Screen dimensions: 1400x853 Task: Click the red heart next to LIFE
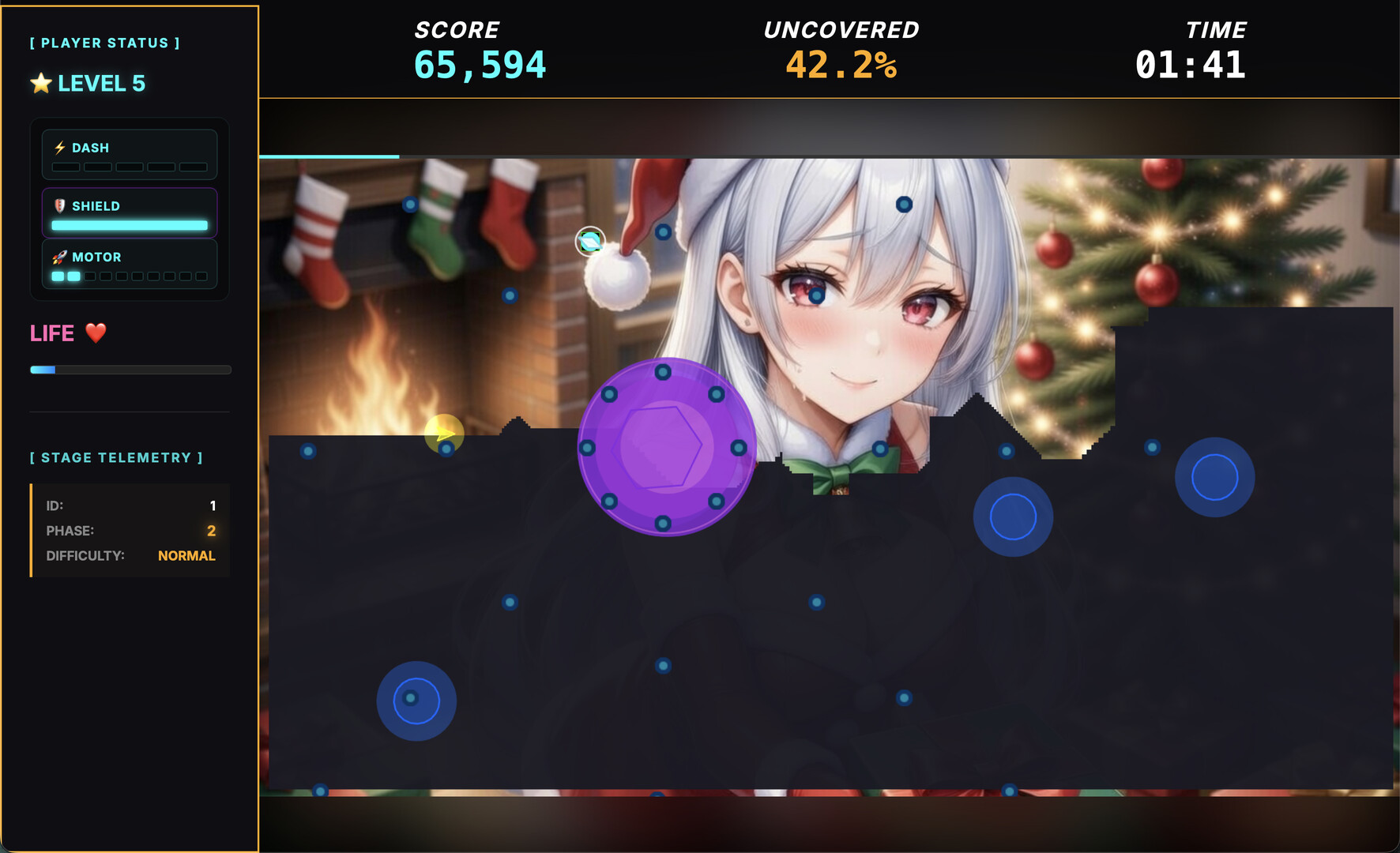click(94, 333)
